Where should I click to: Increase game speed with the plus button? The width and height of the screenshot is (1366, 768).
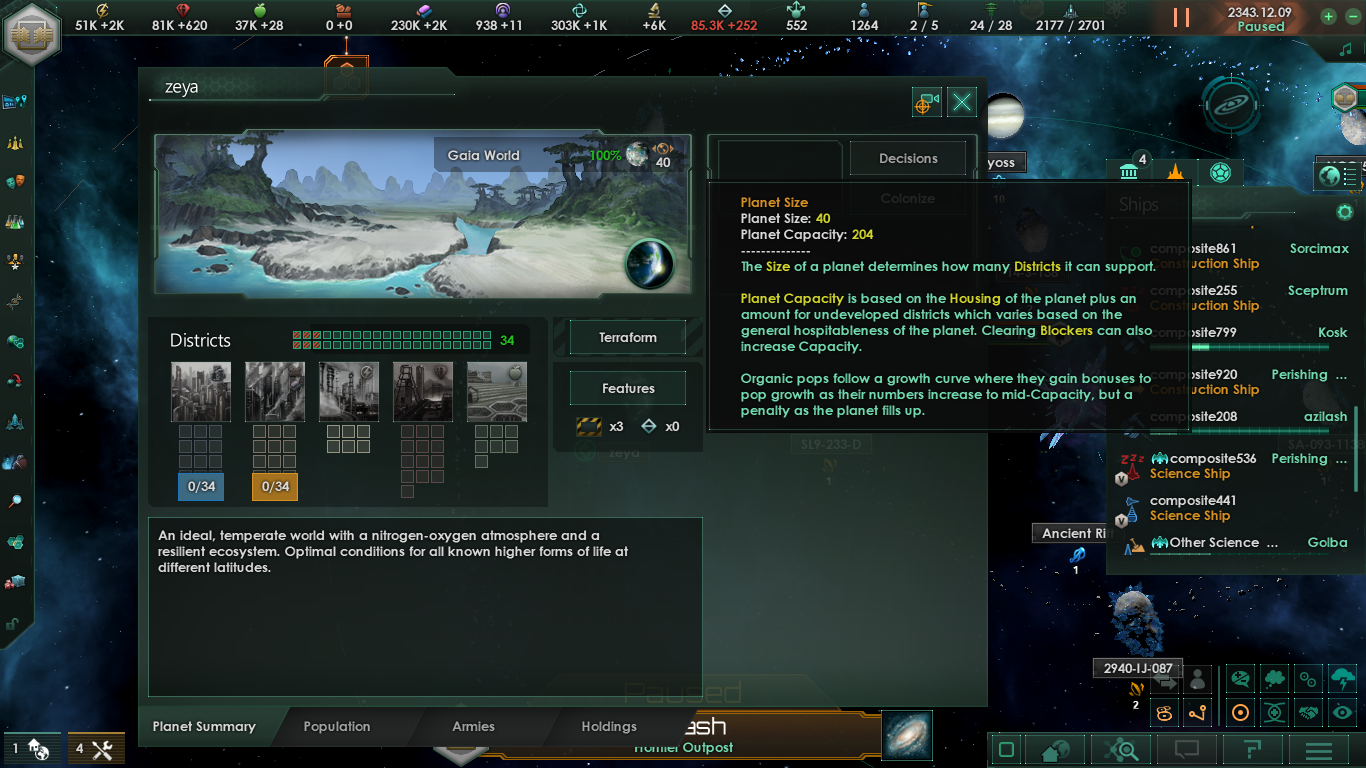[1328, 17]
